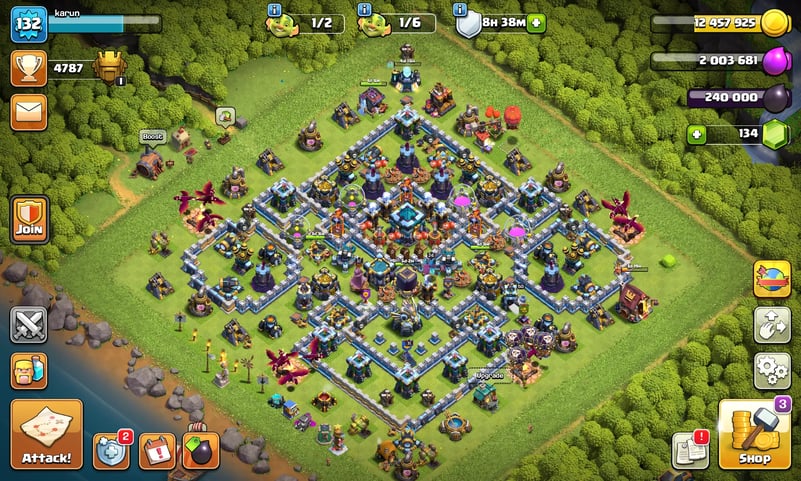Open the events calendar icon
Image resolution: width=801 pixels, height=481 pixels.
[x=157, y=451]
